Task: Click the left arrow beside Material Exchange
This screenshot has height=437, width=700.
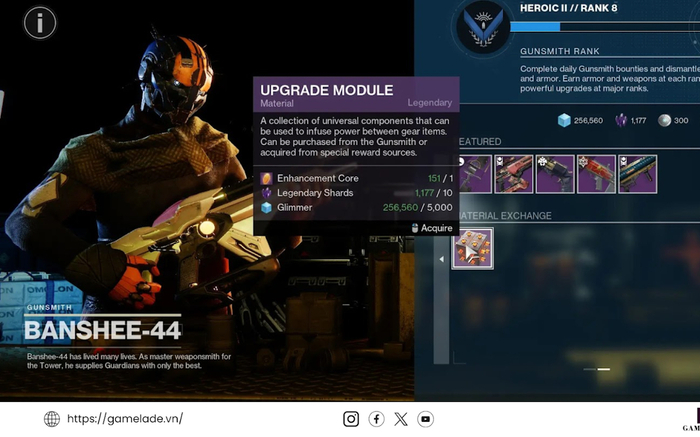Action: coord(443,259)
